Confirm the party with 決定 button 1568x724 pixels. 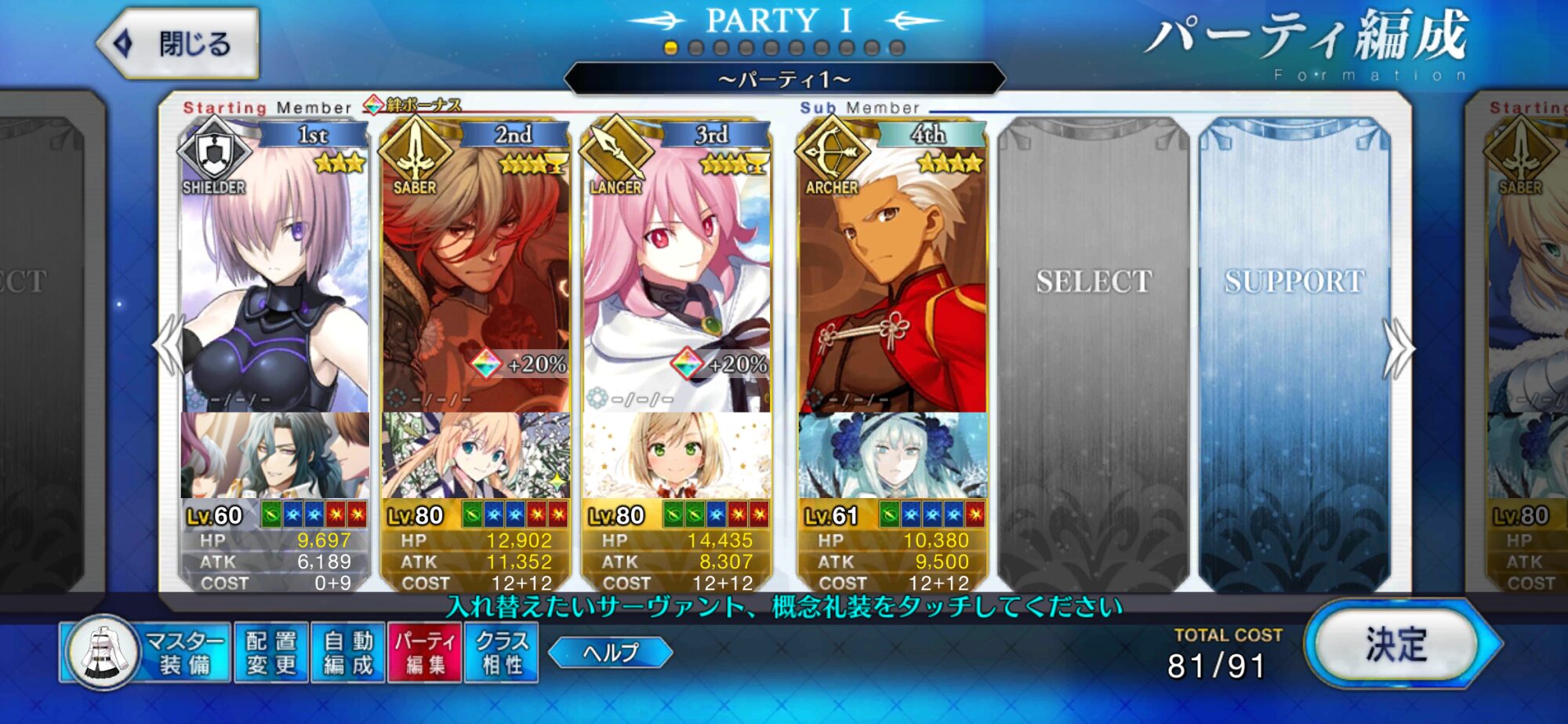[1397, 645]
